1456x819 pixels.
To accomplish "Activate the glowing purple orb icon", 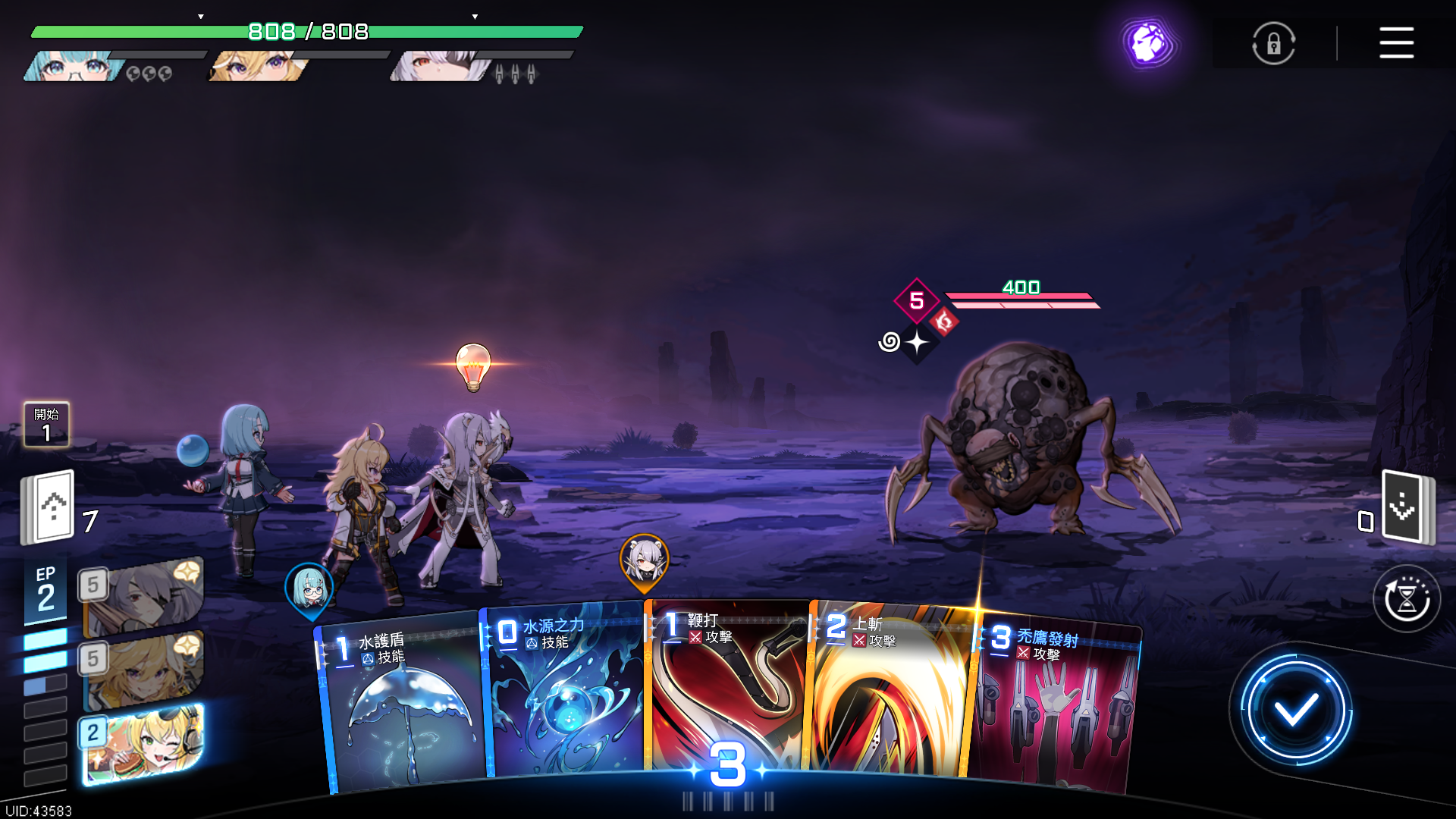I will click(1149, 42).
